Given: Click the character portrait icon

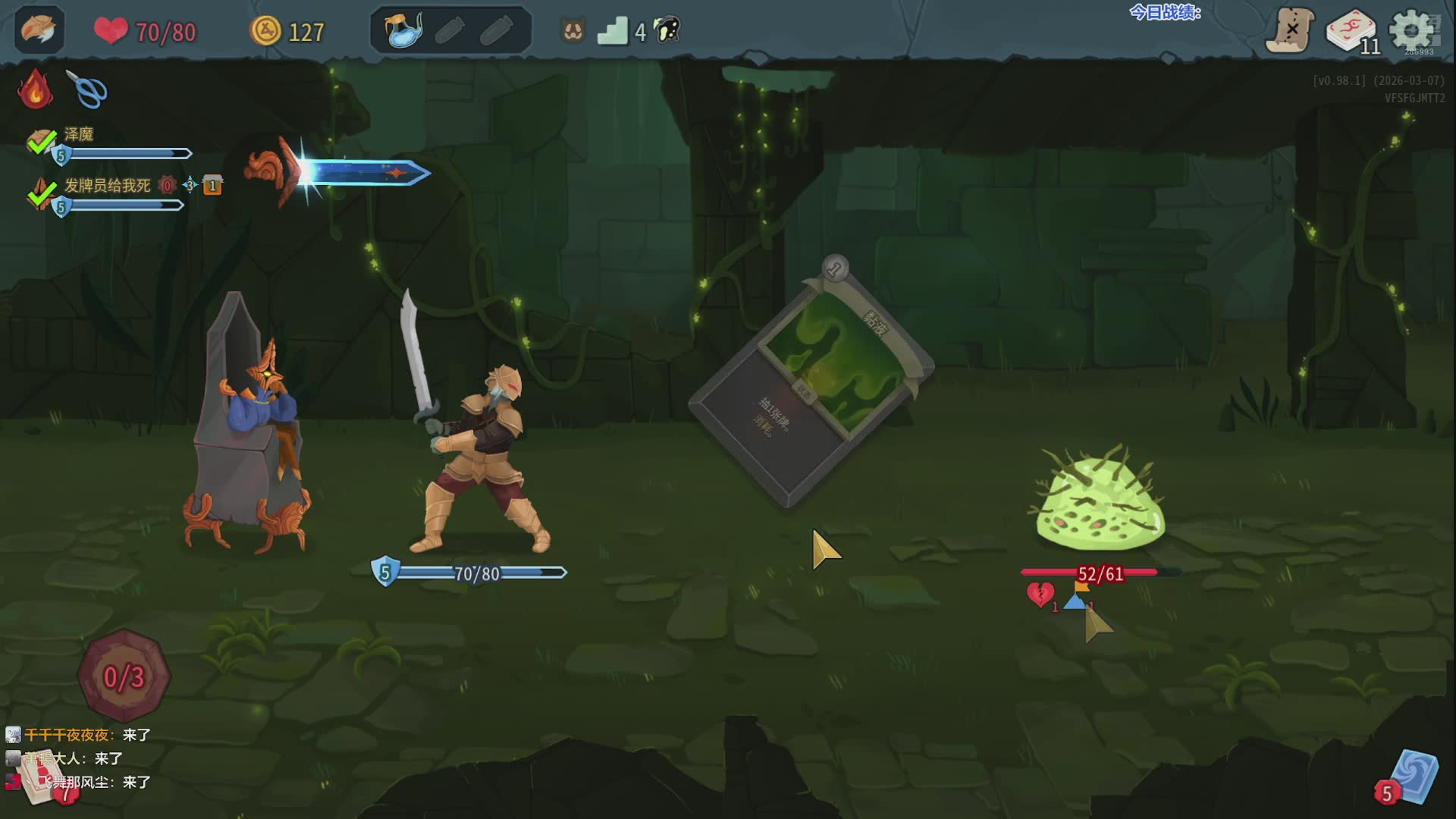Looking at the screenshot, I should (39, 30).
